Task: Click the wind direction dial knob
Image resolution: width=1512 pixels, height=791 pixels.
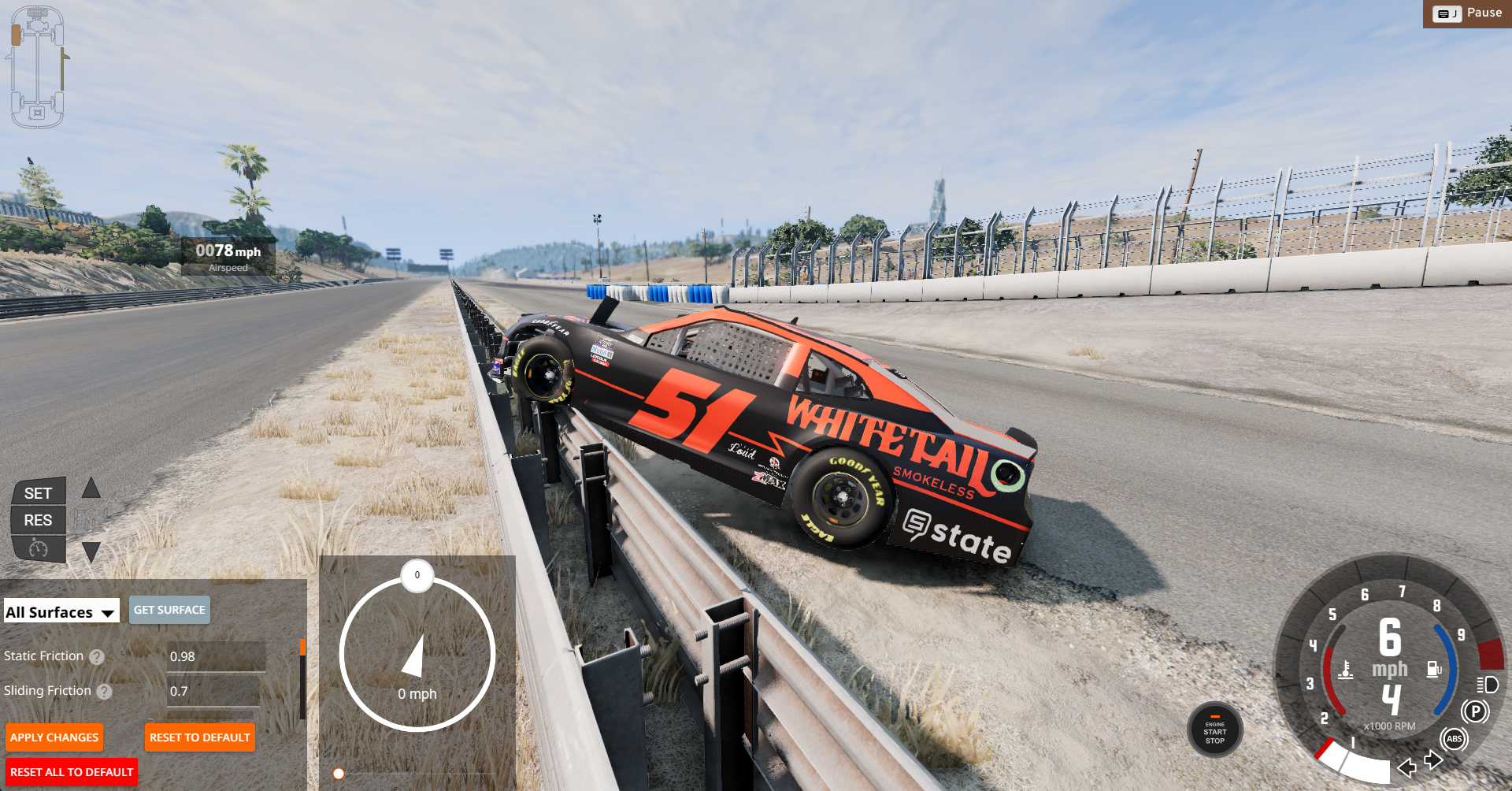Action: coord(417,575)
